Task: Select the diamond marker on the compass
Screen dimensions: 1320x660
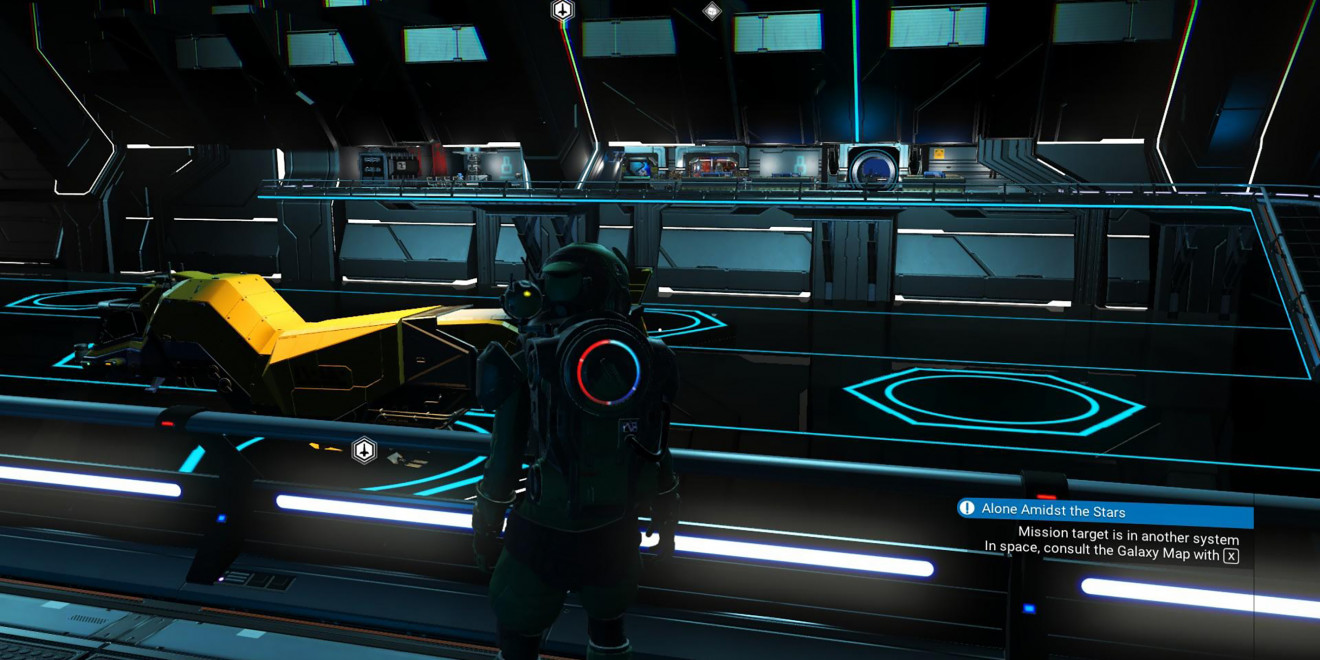Action: pyautogui.click(x=712, y=12)
